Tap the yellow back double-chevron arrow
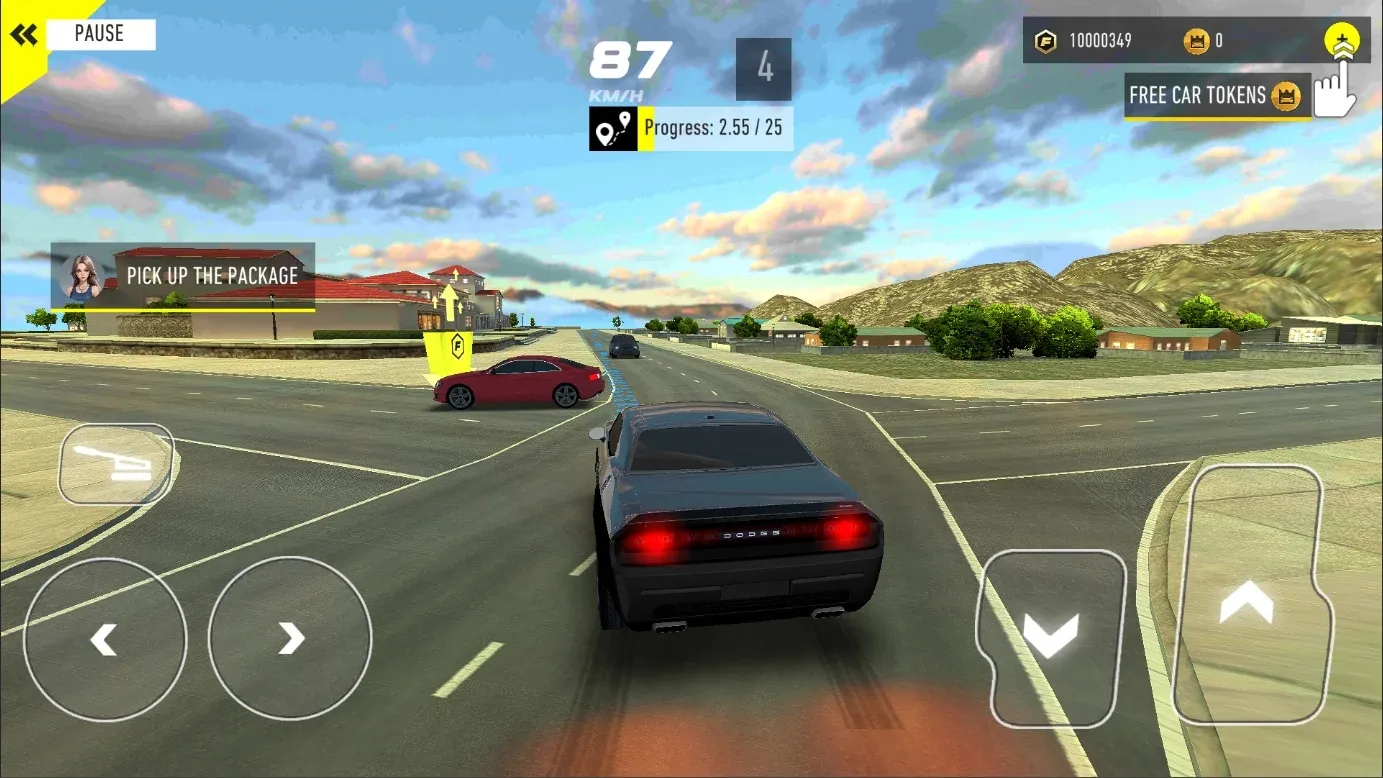Image resolution: width=1383 pixels, height=778 pixels. tap(24, 33)
